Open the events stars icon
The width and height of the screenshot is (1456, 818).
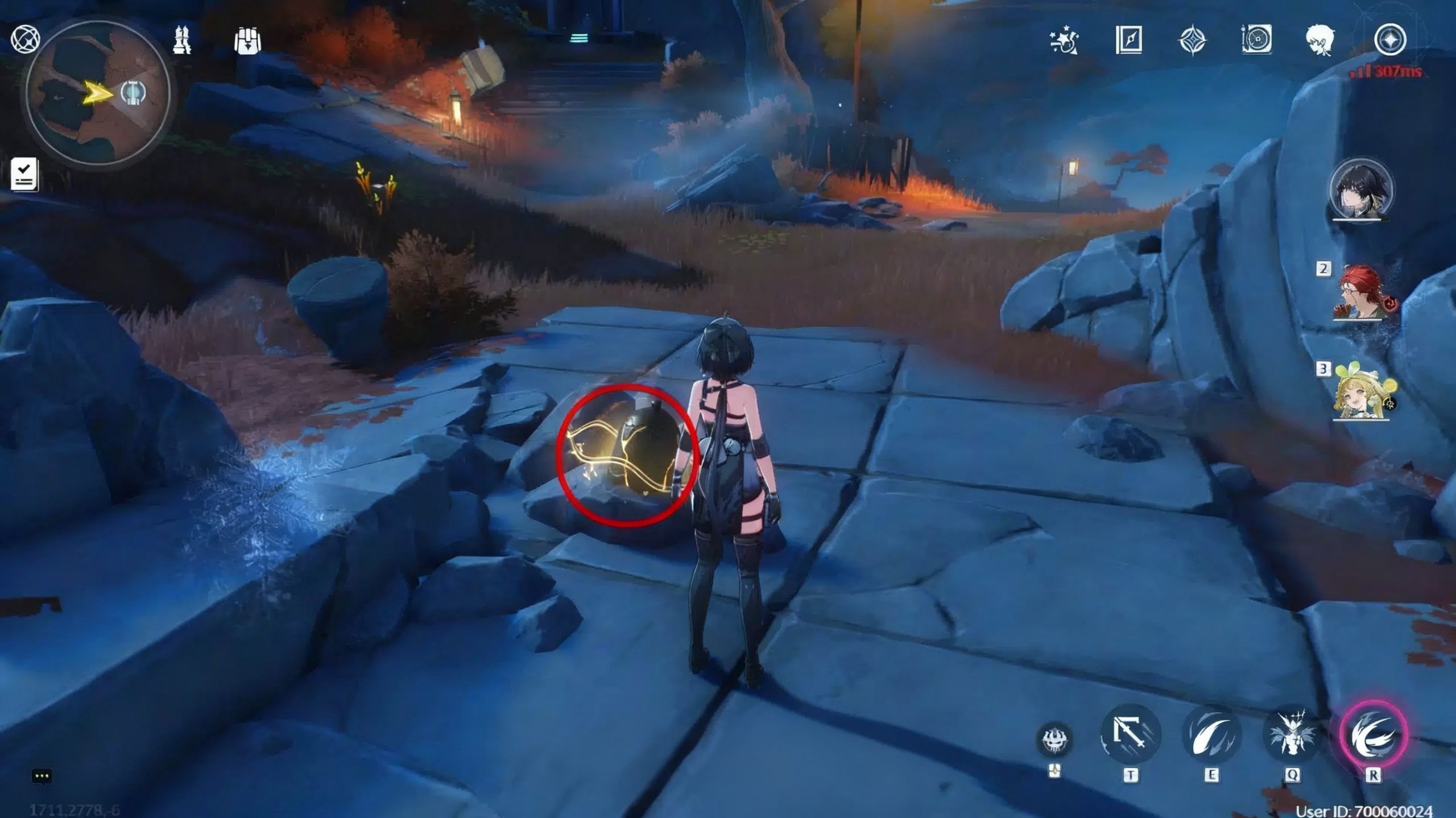click(1064, 40)
